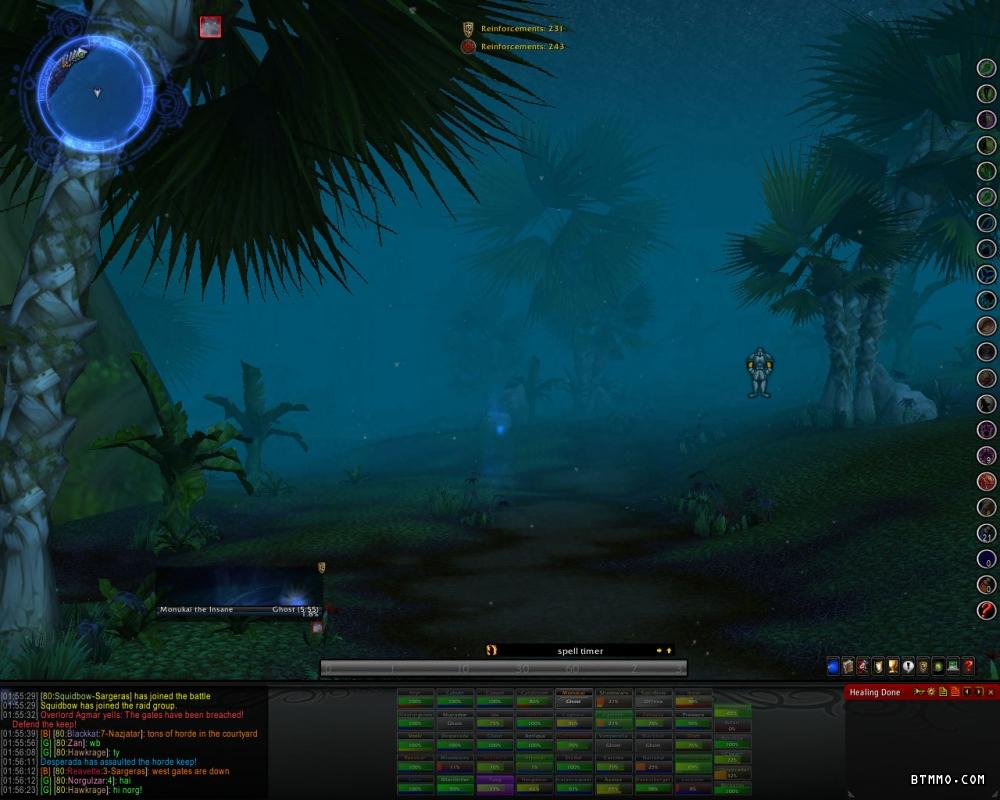This screenshot has height=800, width=1000.
Task: Open the spellbook icon in micro menu
Action: click(x=848, y=666)
